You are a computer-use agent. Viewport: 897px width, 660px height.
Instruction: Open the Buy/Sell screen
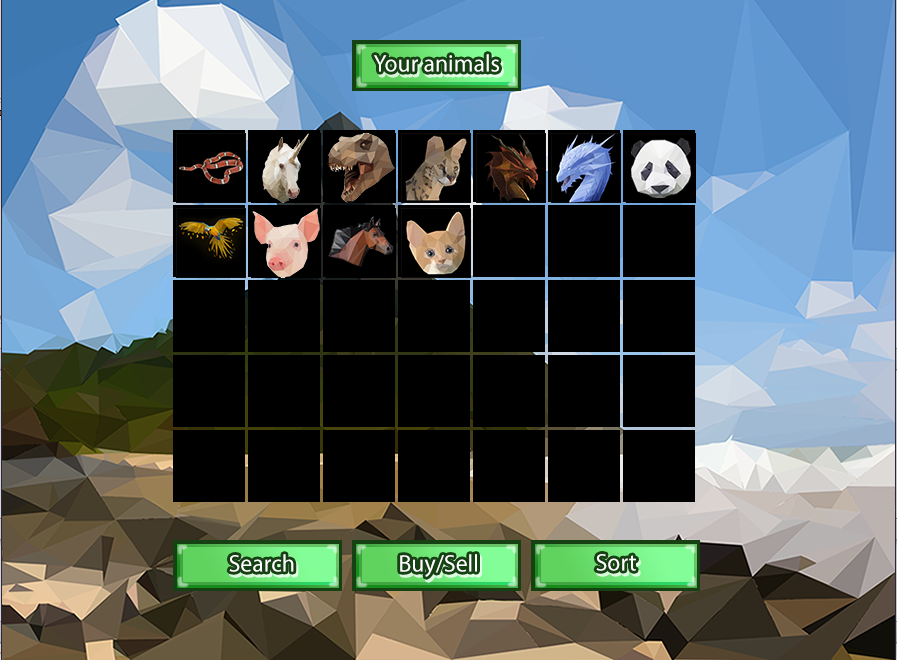pyautogui.click(x=437, y=565)
